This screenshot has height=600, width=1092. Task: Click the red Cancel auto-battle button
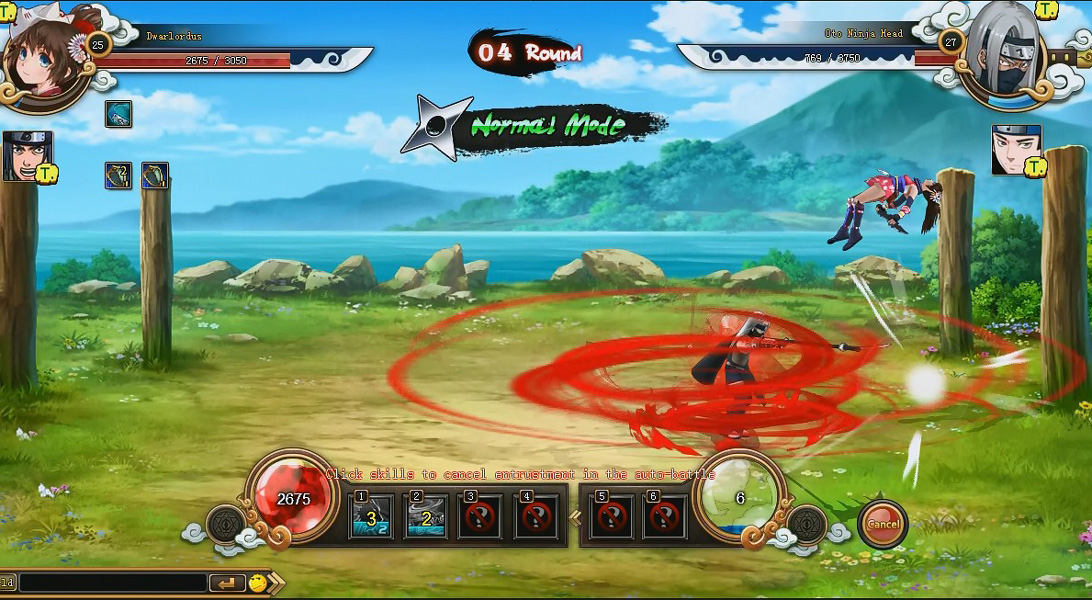coord(883,524)
